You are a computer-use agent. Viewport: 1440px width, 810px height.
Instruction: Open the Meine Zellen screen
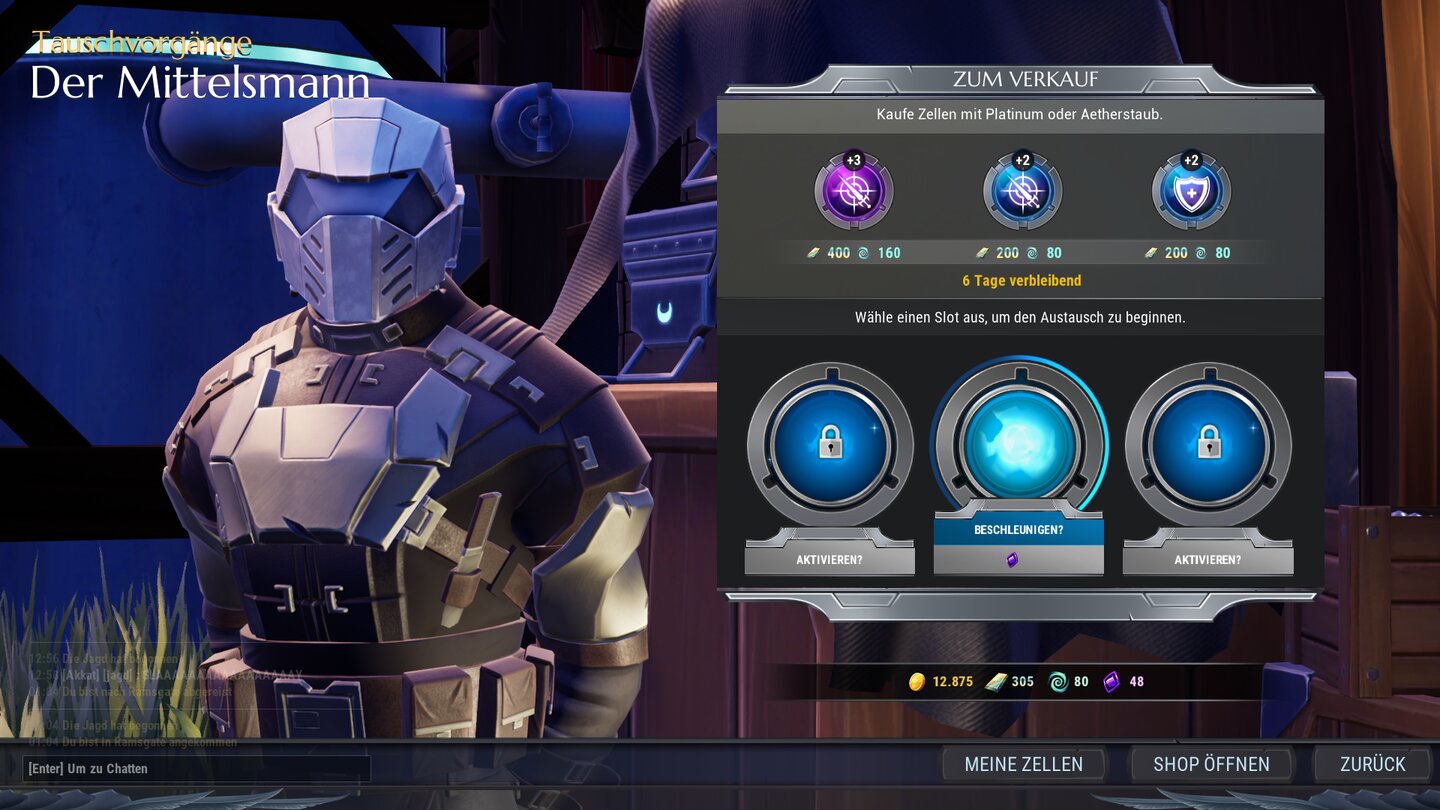[x=1023, y=764]
